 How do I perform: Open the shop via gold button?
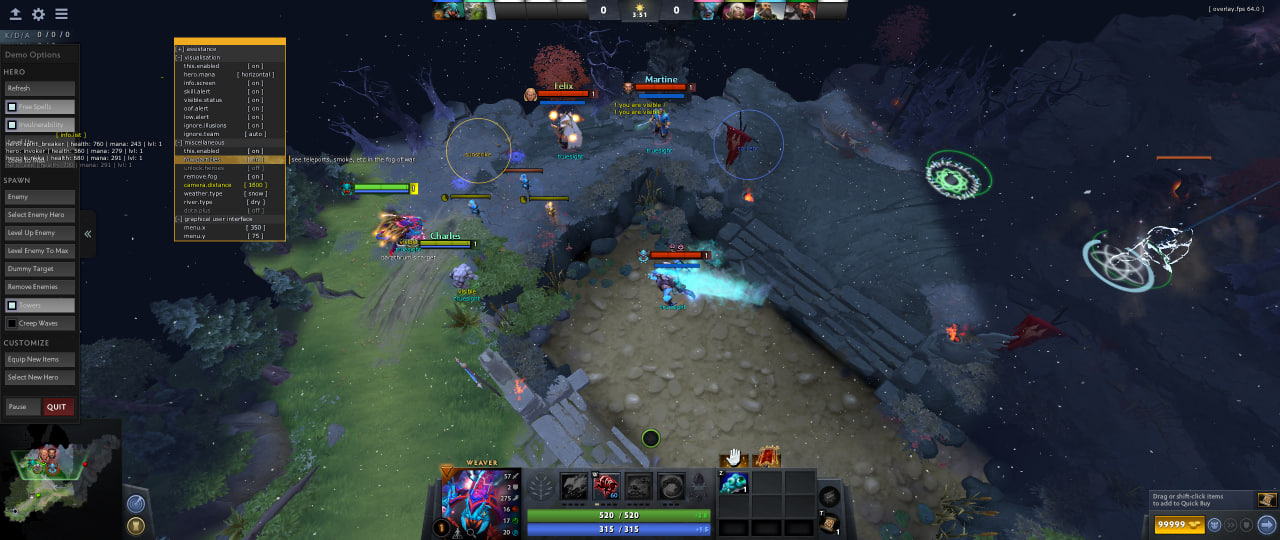pyautogui.click(x=1173, y=524)
